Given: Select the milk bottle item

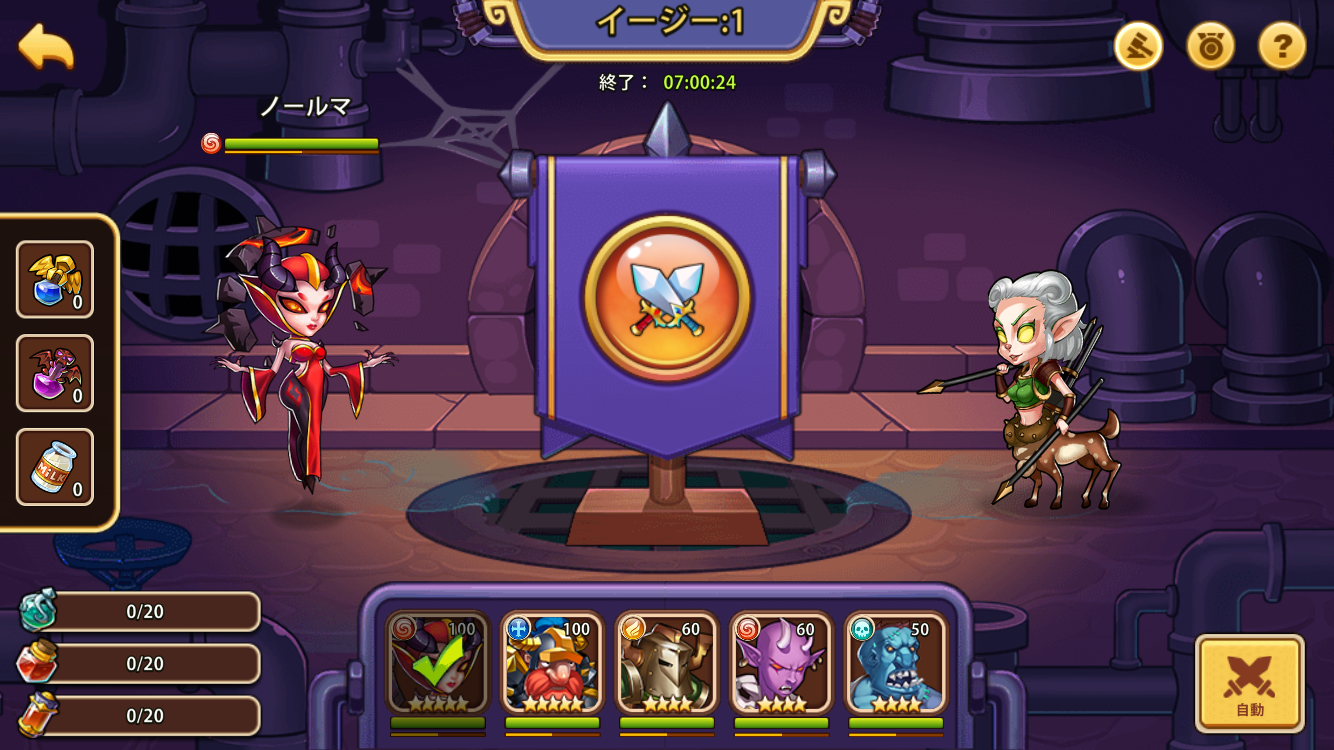Looking at the screenshot, I should (x=55, y=465).
